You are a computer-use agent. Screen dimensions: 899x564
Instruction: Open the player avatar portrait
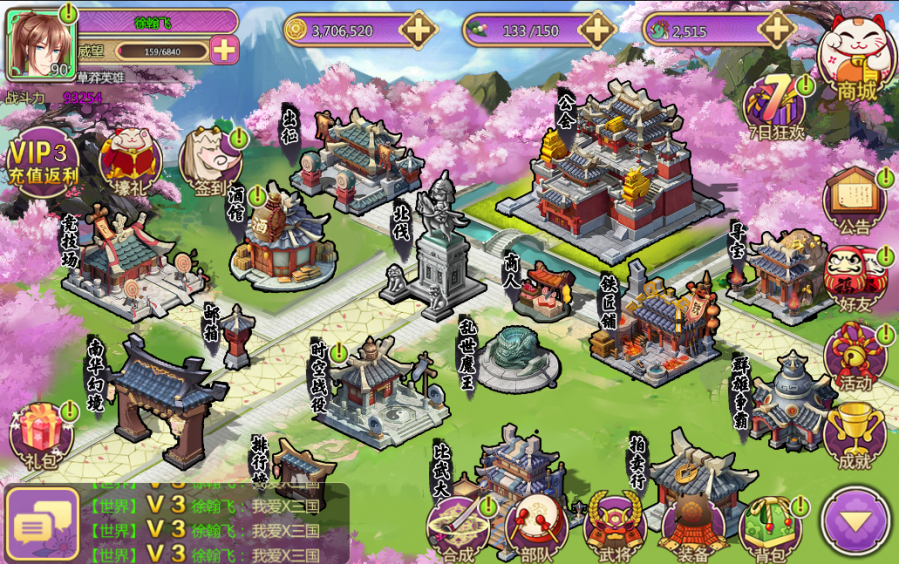click(x=42, y=43)
